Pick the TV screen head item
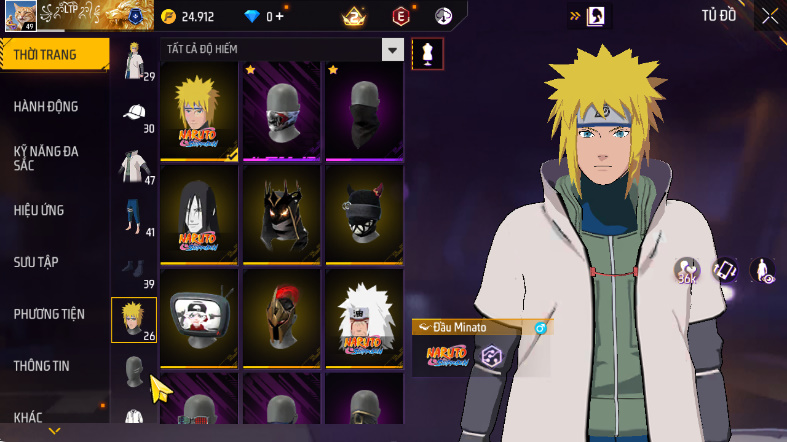 click(201, 318)
